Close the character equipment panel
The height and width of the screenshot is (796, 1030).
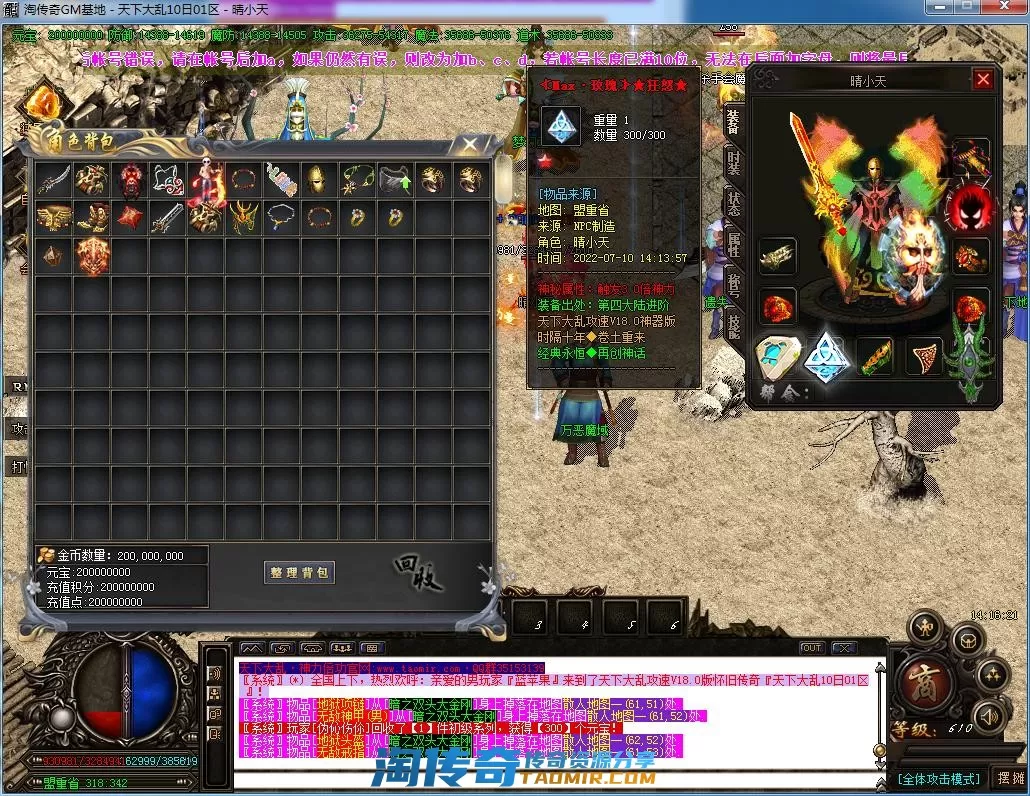[x=983, y=80]
